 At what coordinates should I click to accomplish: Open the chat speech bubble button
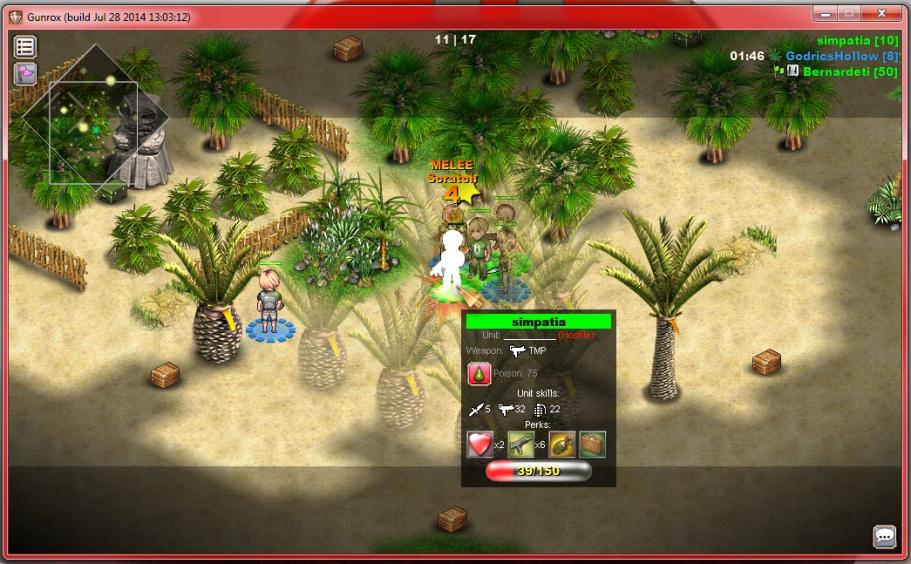pyautogui.click(x=884, y=537)
